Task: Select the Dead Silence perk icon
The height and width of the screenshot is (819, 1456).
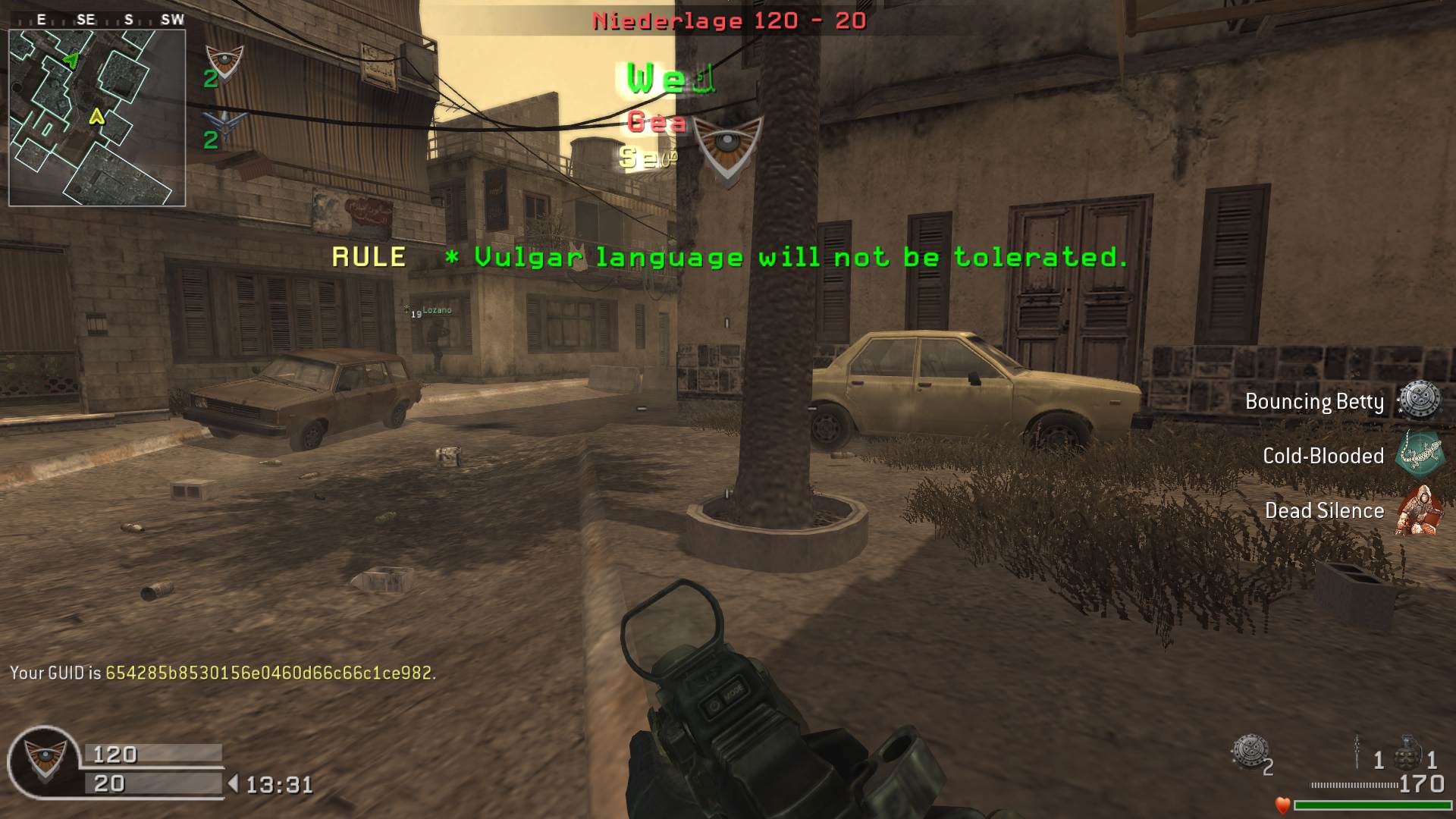Action: pyautogui.click(x=1418, y=510)
